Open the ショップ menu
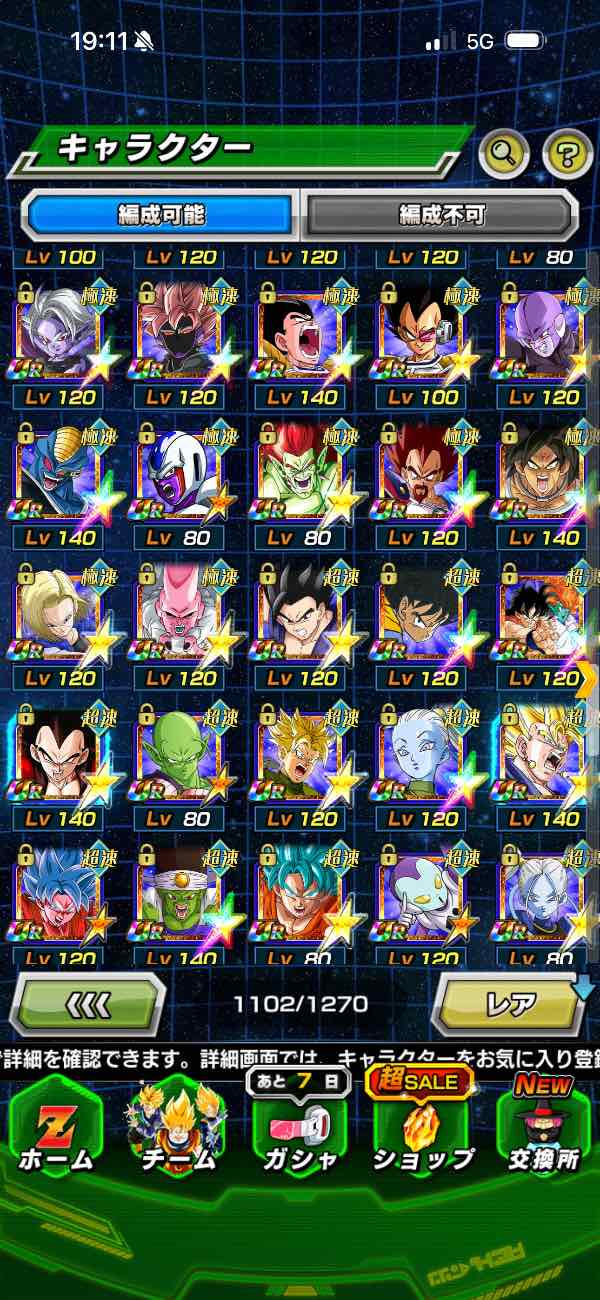 coord(422,1125)
